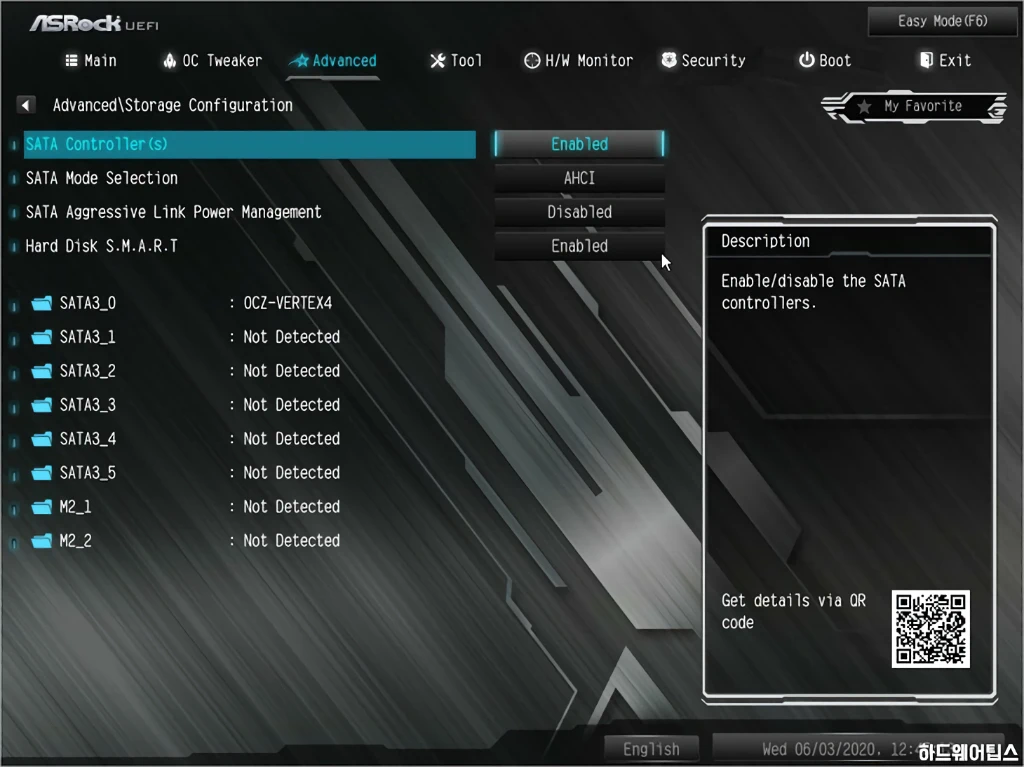Show the H/W Monitor tab
The height and width of the screenshot is (767, 1024).
(x=578, y=61)
